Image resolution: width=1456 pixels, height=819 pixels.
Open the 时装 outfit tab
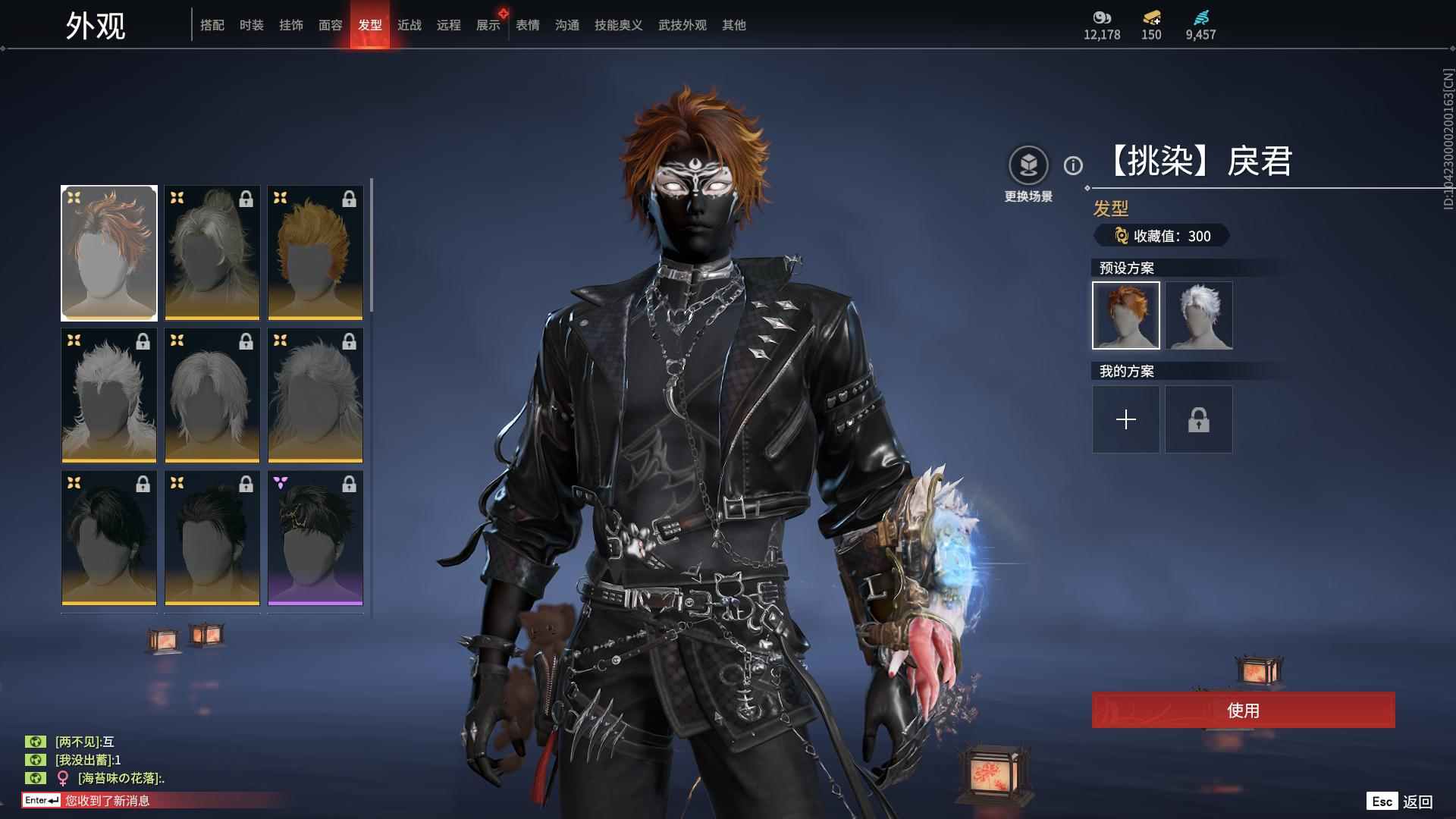[x=252, y=25]
